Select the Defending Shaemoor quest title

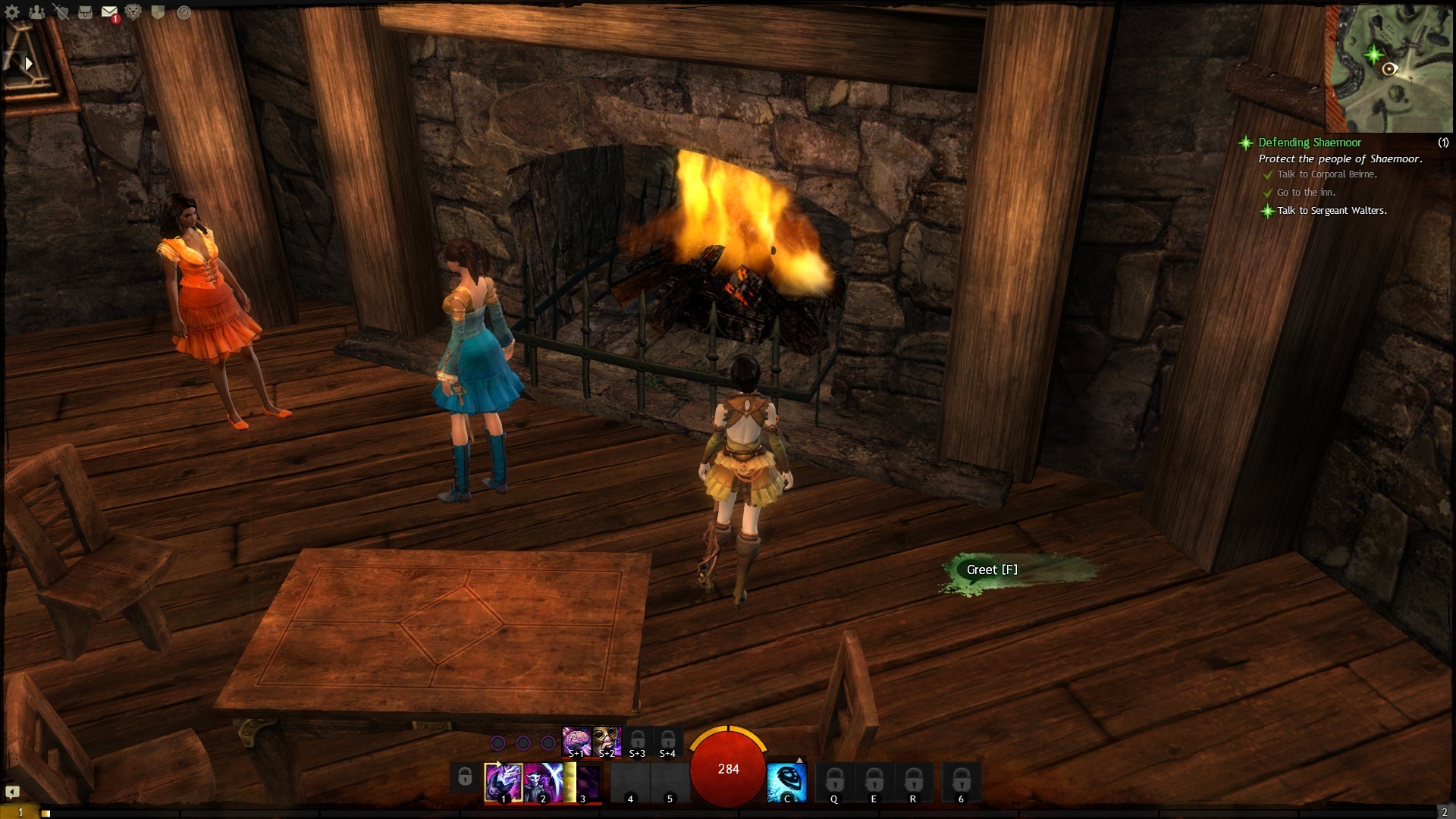1309,143
